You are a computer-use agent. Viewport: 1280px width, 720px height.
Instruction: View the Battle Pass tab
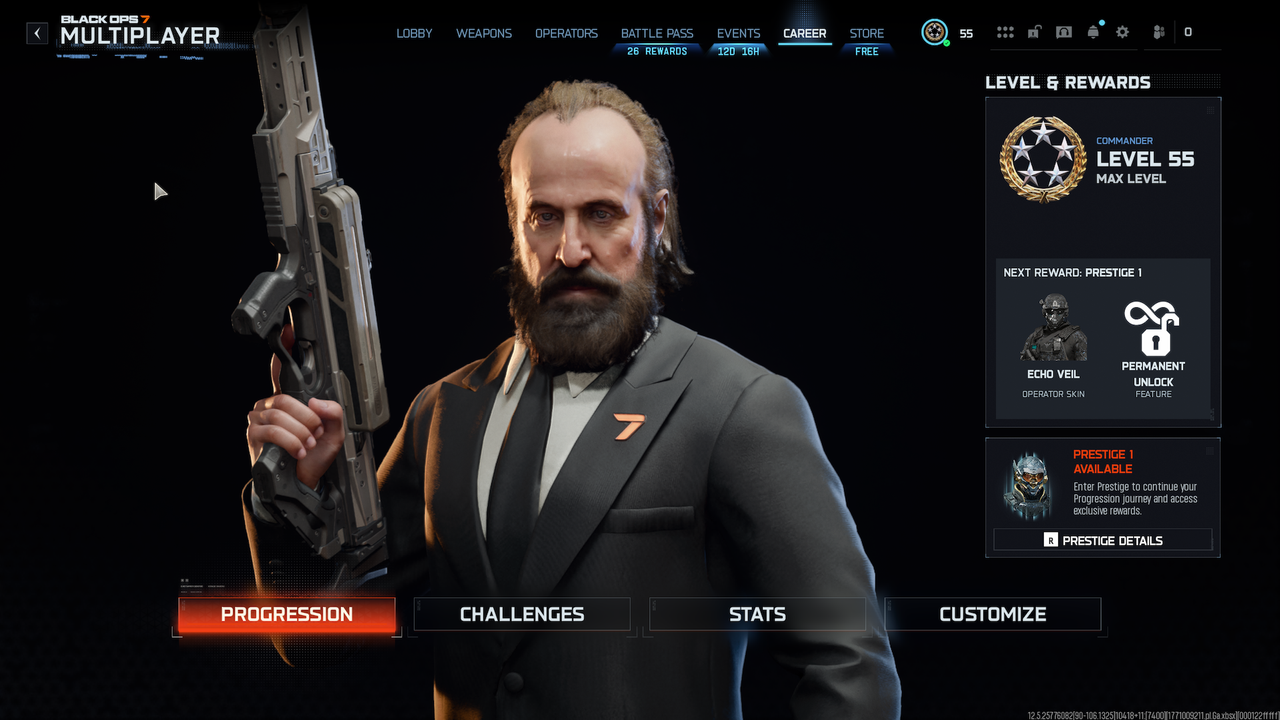[657, 33]
